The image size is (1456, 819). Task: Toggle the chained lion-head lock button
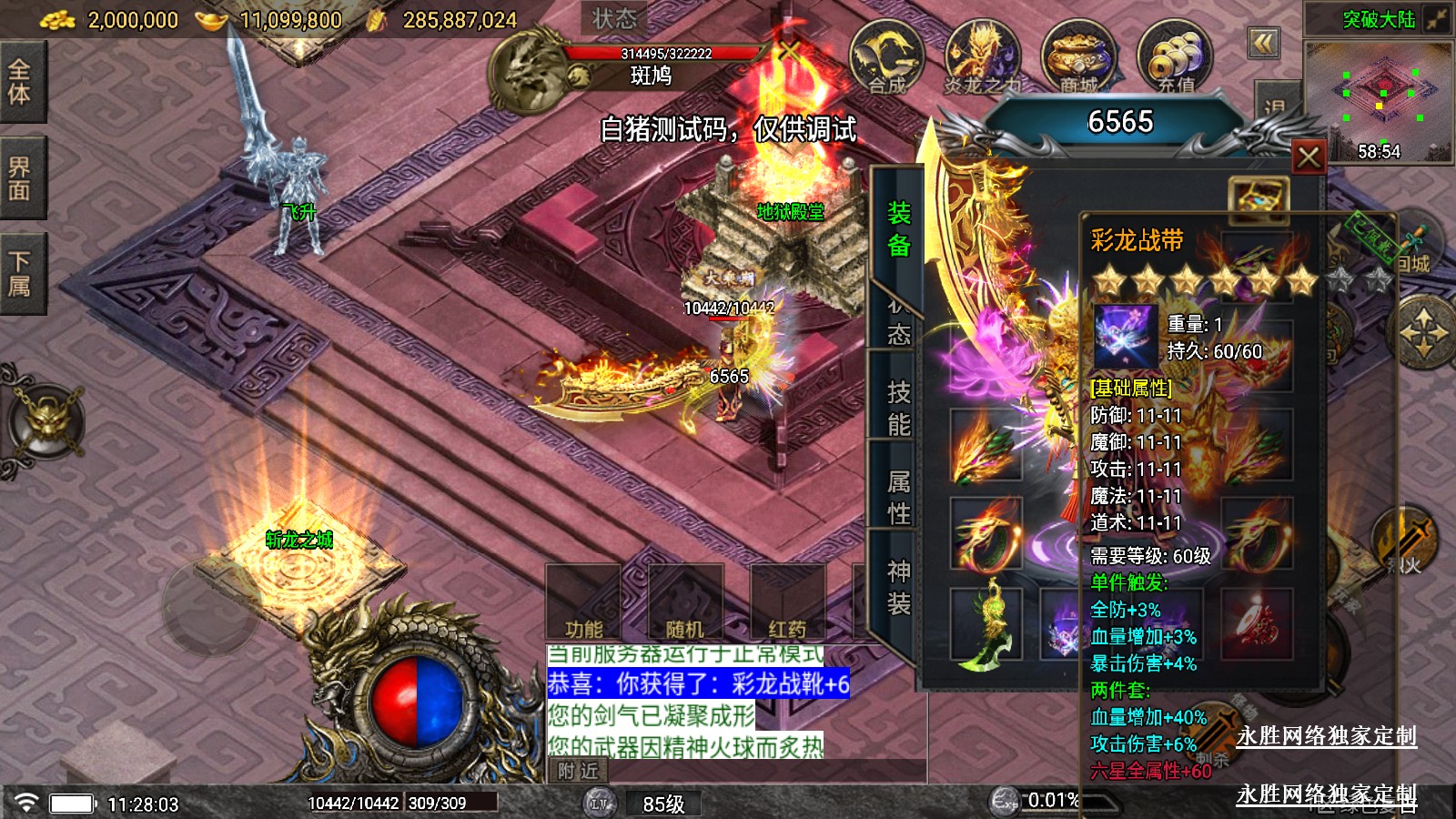point(45,422)
